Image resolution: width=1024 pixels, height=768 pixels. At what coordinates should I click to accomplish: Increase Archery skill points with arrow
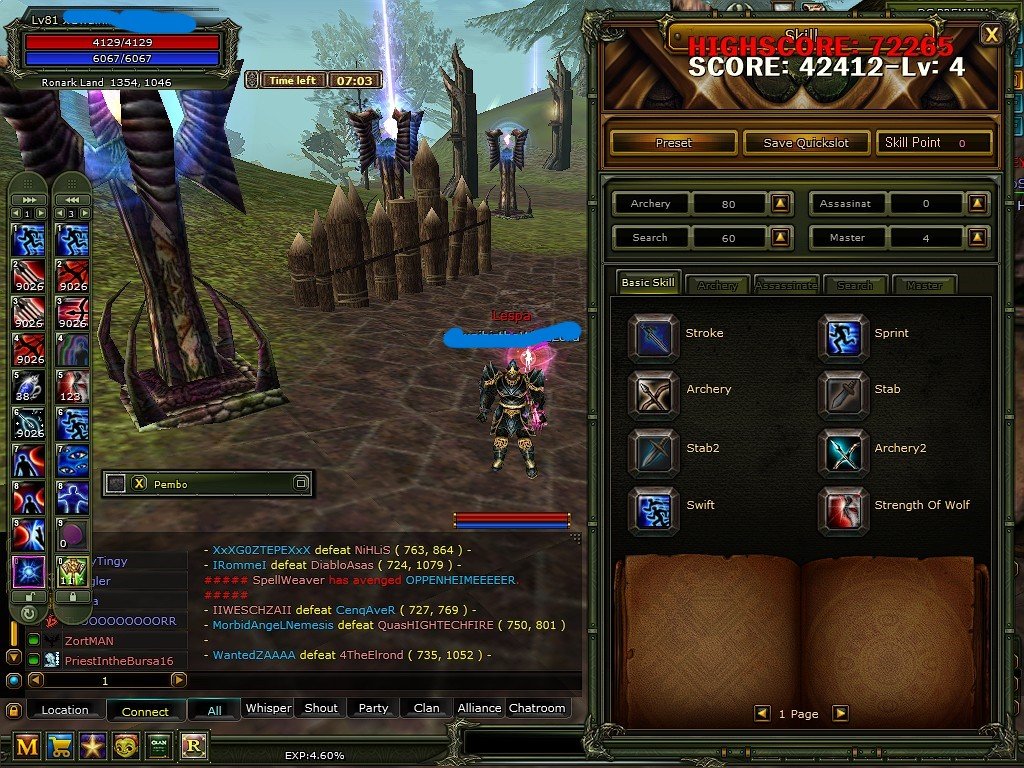[x=781, y=204]
